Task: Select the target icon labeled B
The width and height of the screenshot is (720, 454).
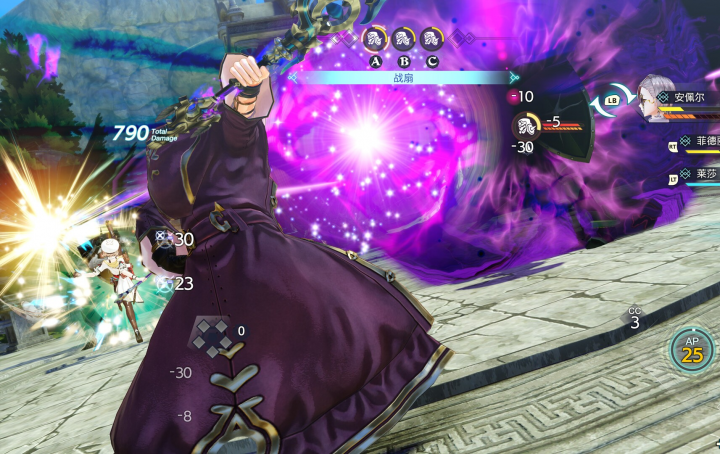Action: (x=404, y=41)
